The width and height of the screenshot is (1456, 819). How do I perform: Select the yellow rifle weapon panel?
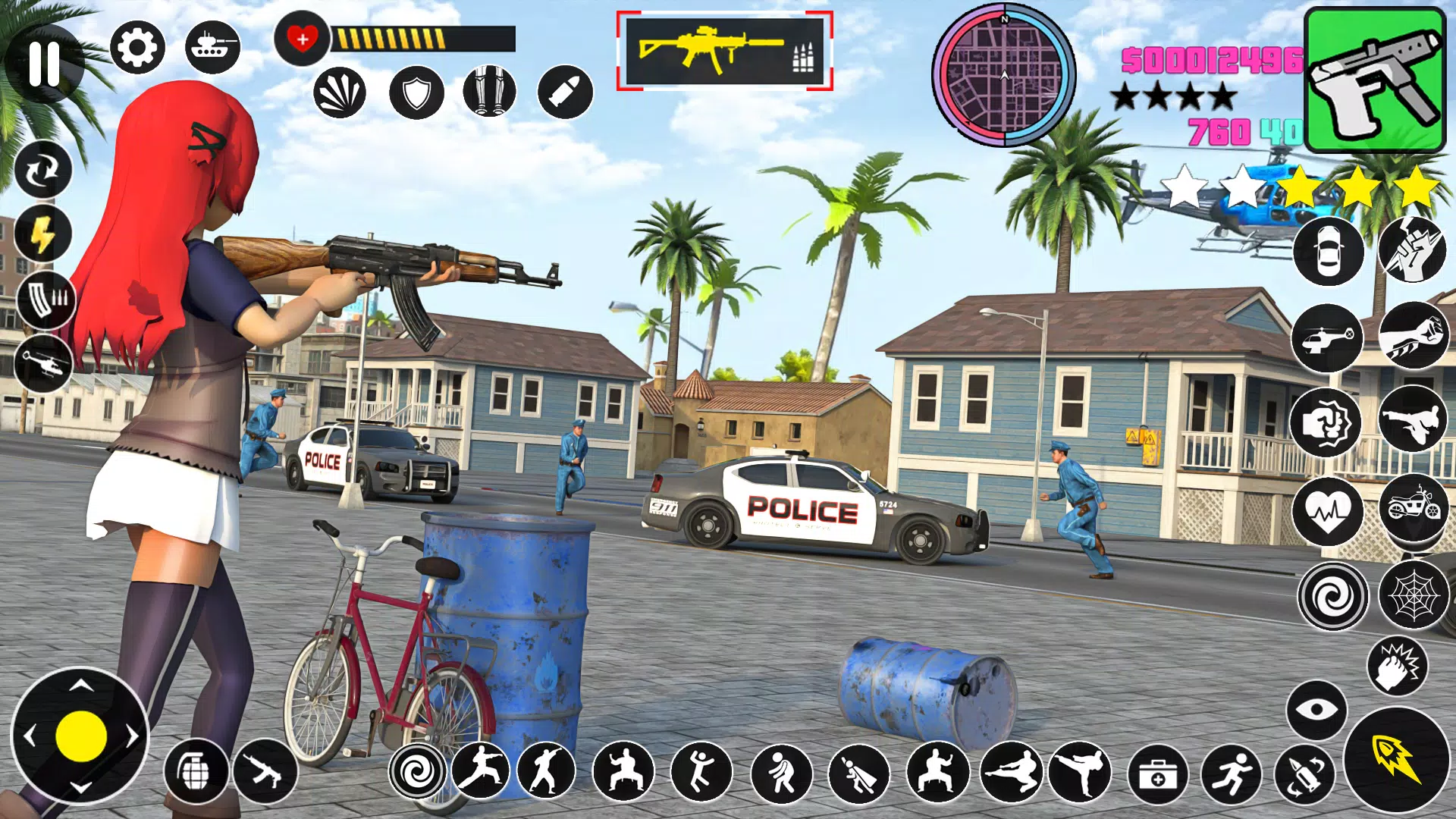coord(724,51)
